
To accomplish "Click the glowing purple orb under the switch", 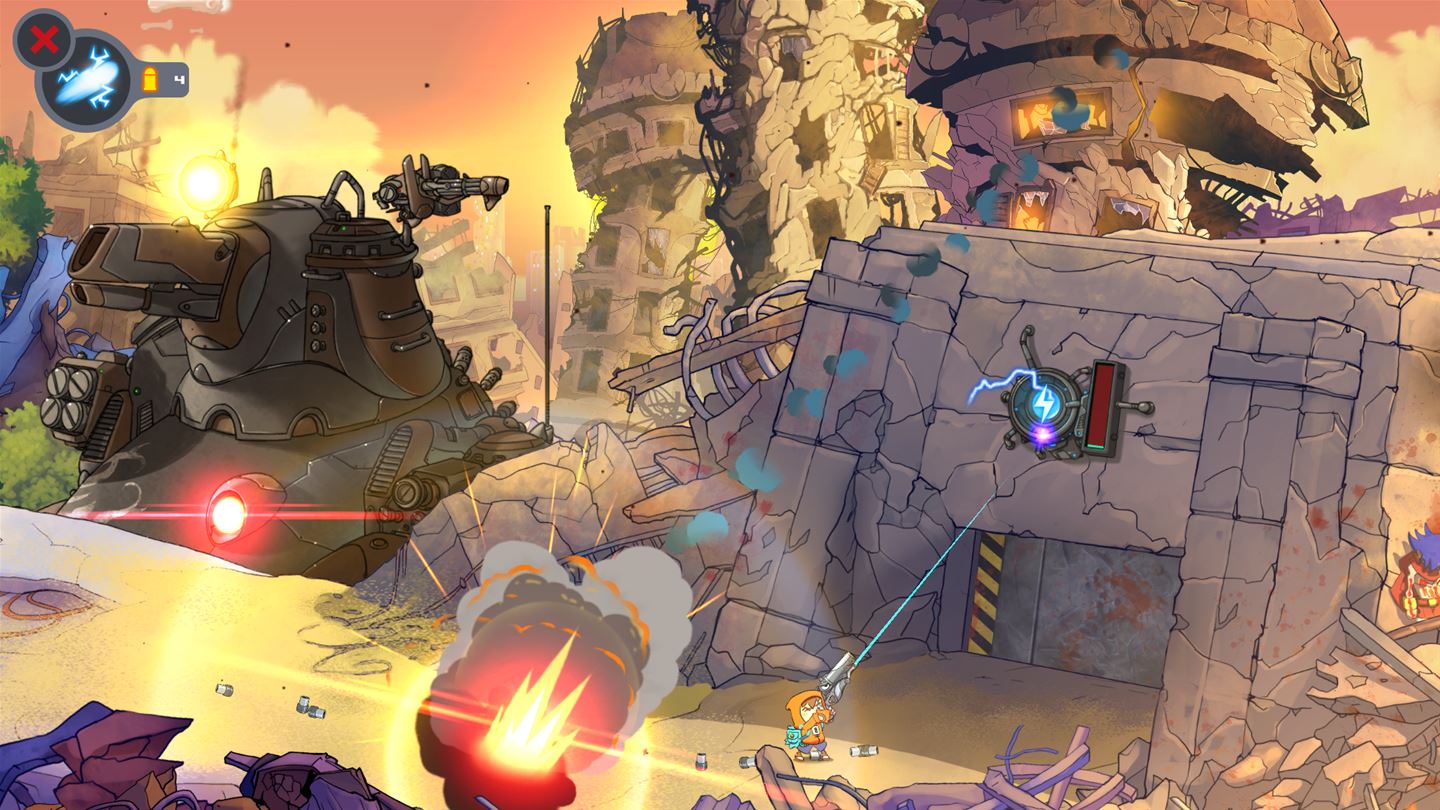I will click(x=1040, y=432).
